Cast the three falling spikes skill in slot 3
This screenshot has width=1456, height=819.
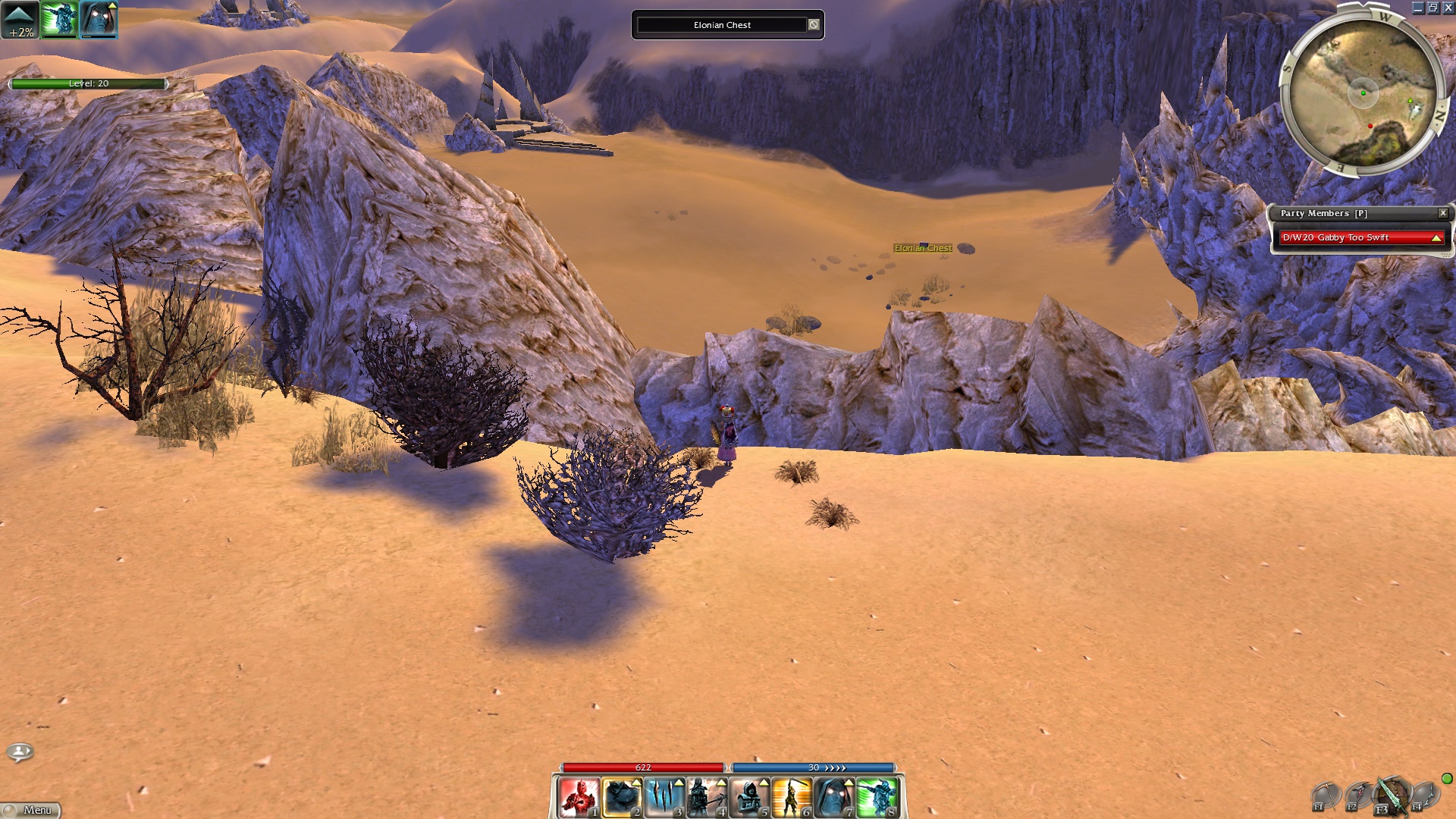pyautogui.click(x=664, y=798)
